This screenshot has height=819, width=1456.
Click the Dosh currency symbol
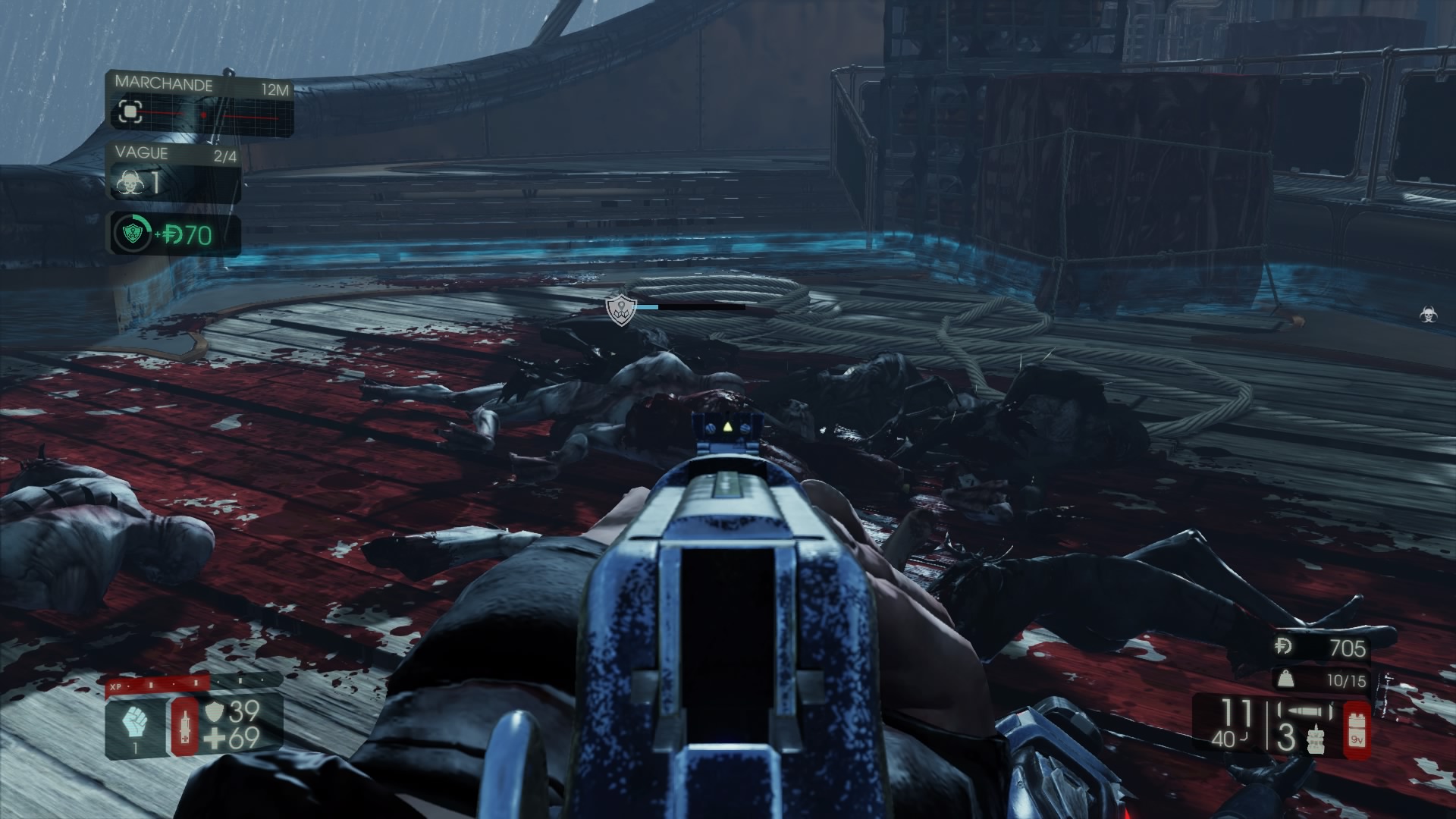pyautogui.click(x=1285, y=647)
